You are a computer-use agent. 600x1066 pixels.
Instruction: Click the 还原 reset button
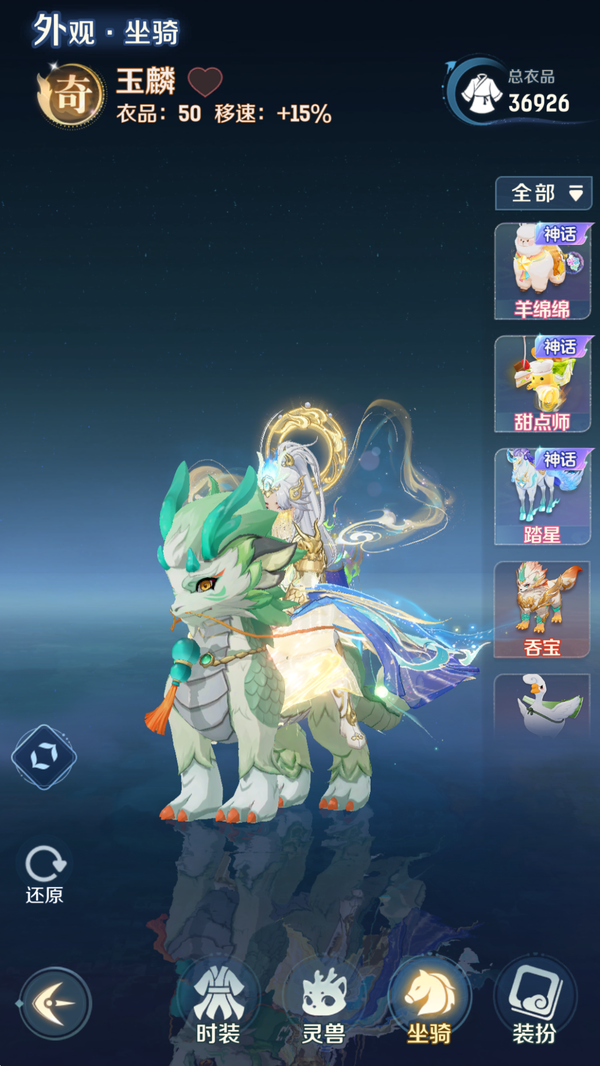point(45,874)
